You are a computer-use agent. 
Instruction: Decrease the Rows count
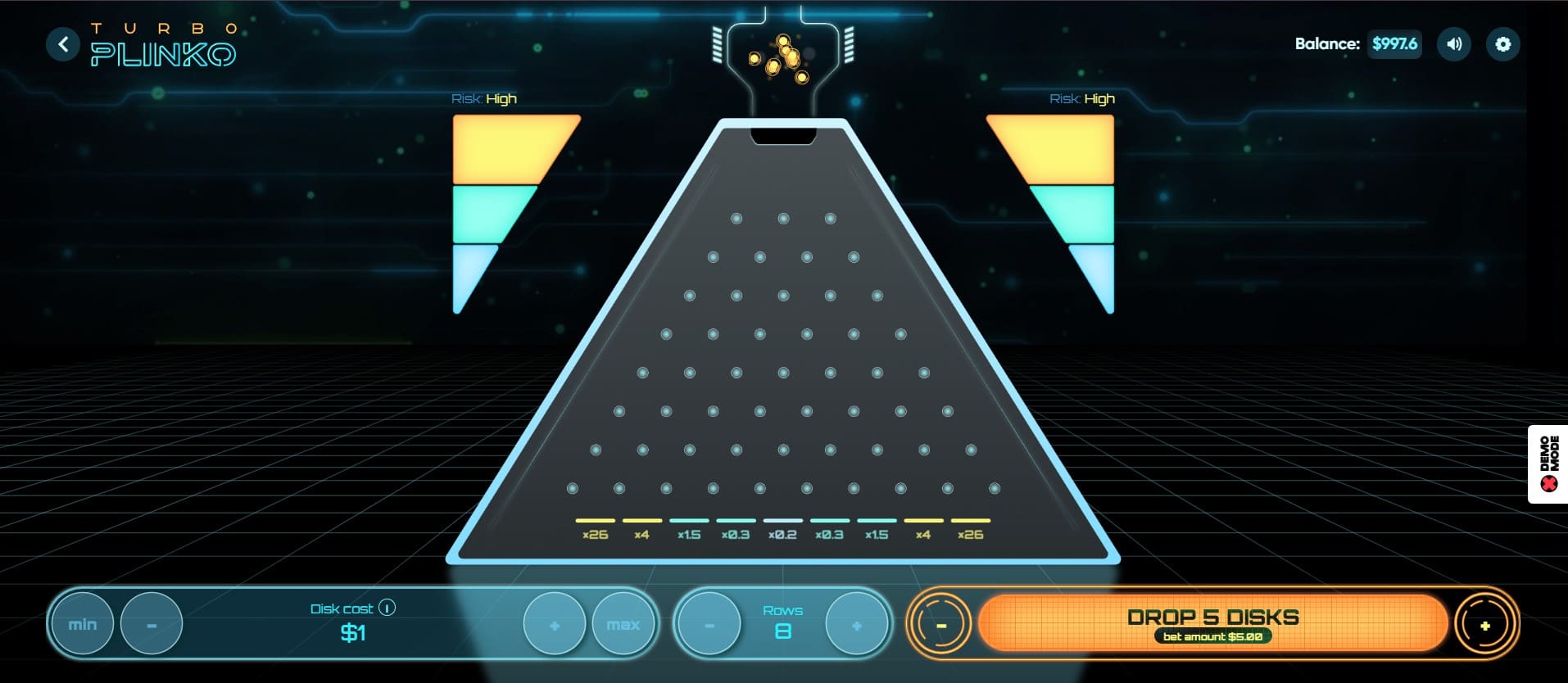pos(709,623)
